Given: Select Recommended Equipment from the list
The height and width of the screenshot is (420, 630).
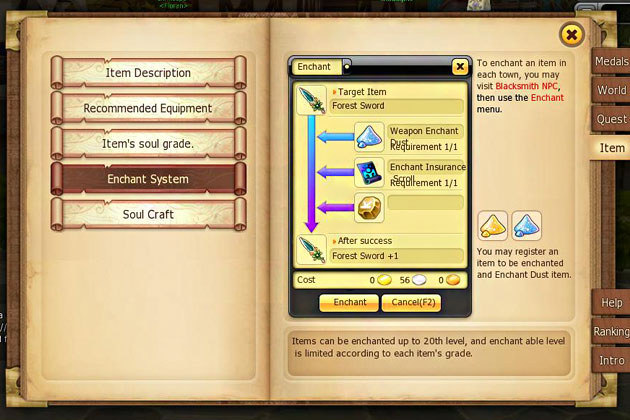Looking at the screenshot, I should 148,108.
